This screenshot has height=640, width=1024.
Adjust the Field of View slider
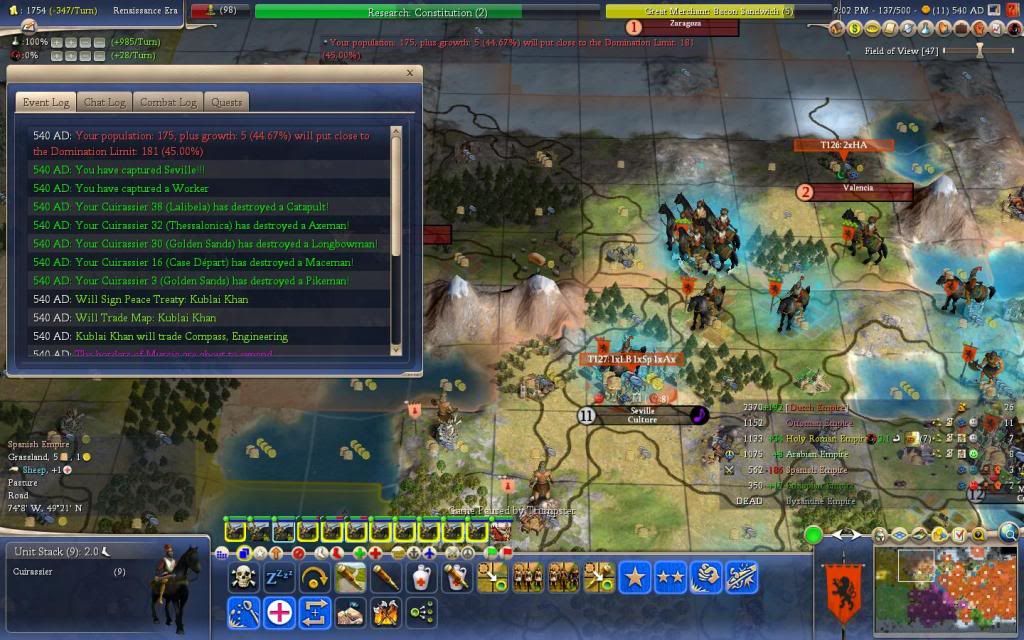point(980,49)
